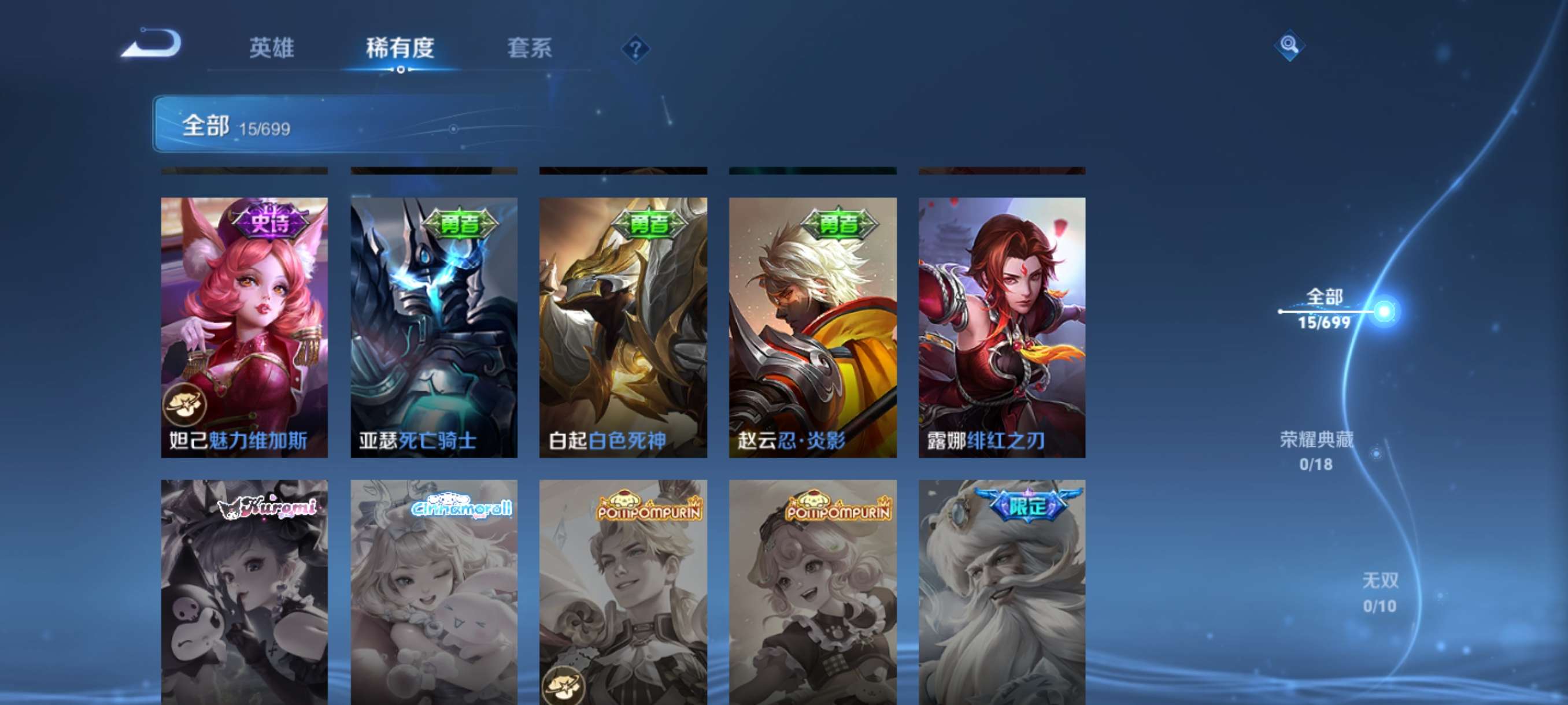
Task: Open the 套系 tab
Action: coord(530,48)
